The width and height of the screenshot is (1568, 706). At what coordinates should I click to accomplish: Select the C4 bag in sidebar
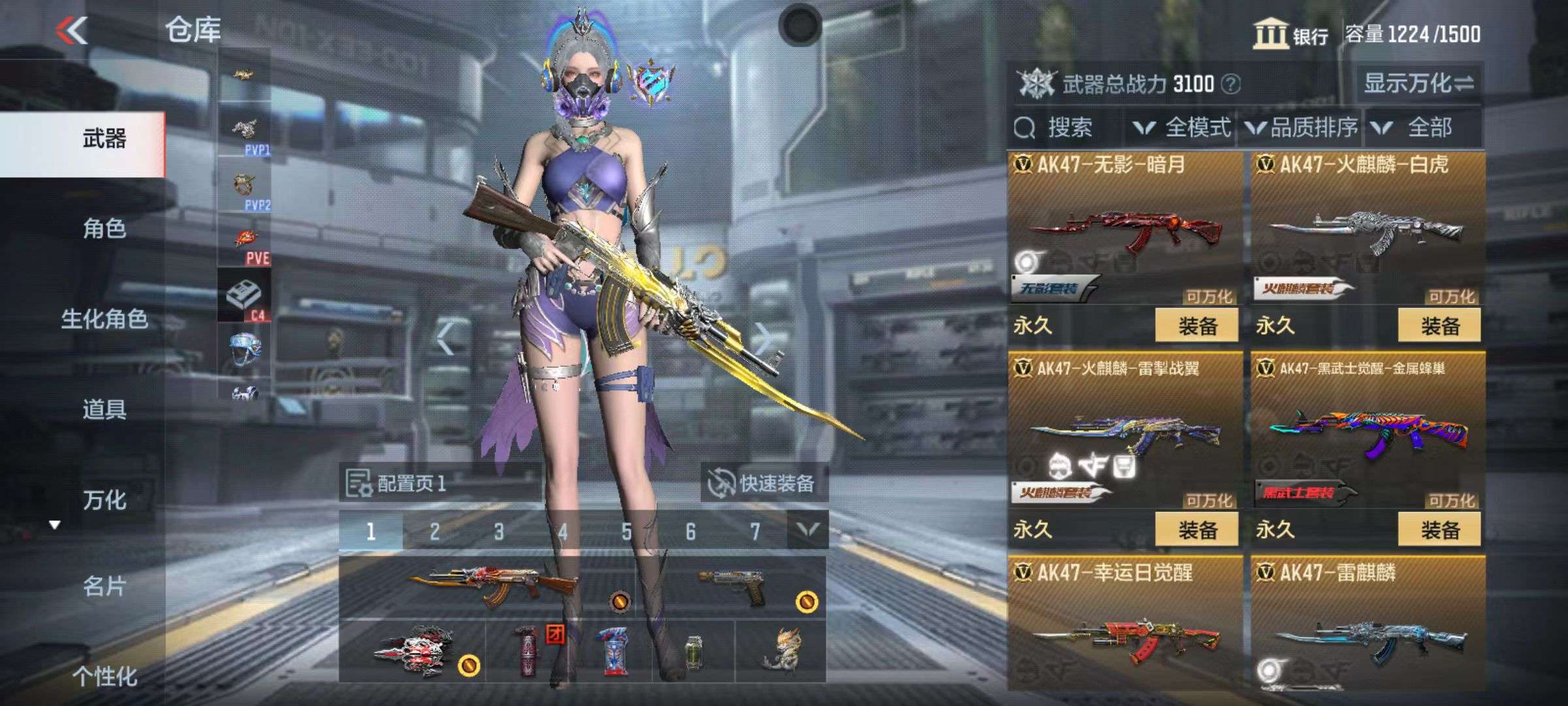pyautogui.click(x=244, y=296)
